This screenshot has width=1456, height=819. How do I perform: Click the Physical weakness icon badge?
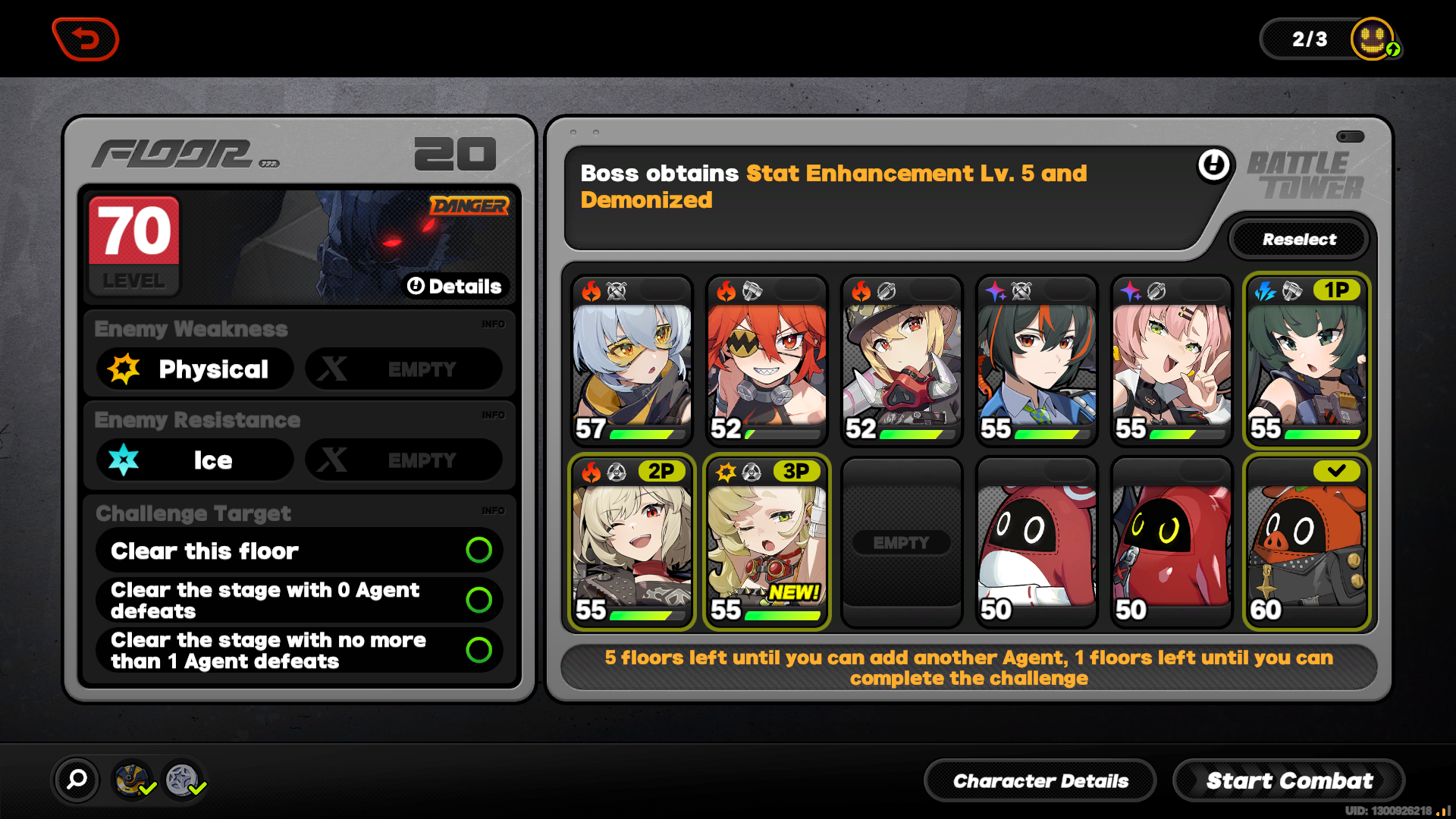tap(122, 369)
